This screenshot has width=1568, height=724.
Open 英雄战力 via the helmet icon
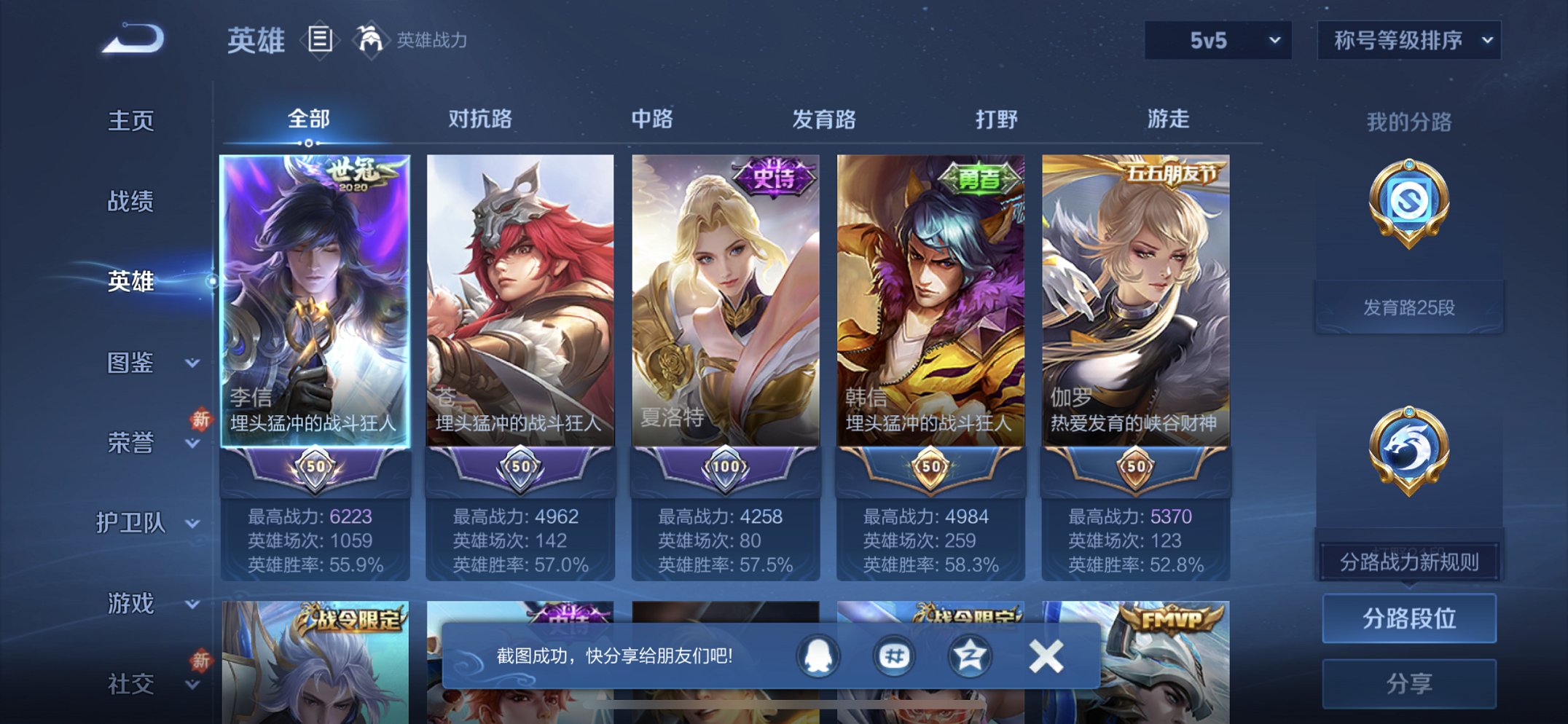coord(372,40)
